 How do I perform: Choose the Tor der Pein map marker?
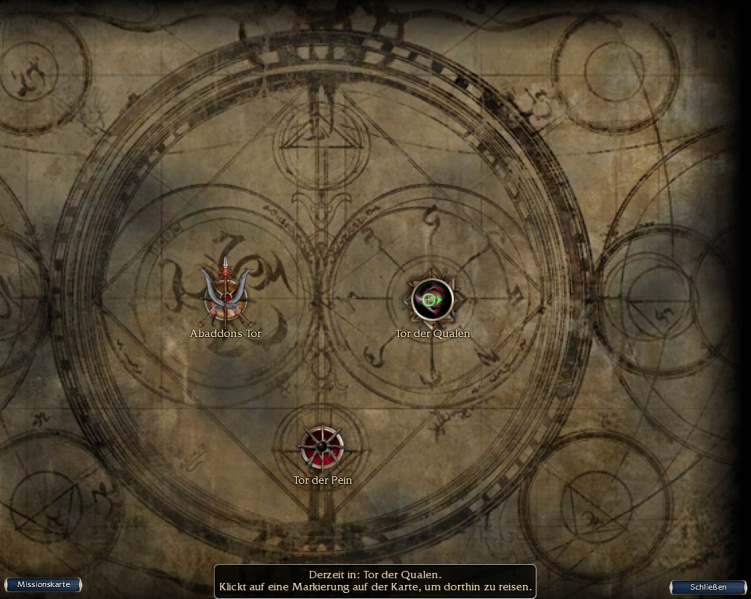pyautogui.click(x=322, y=447)
